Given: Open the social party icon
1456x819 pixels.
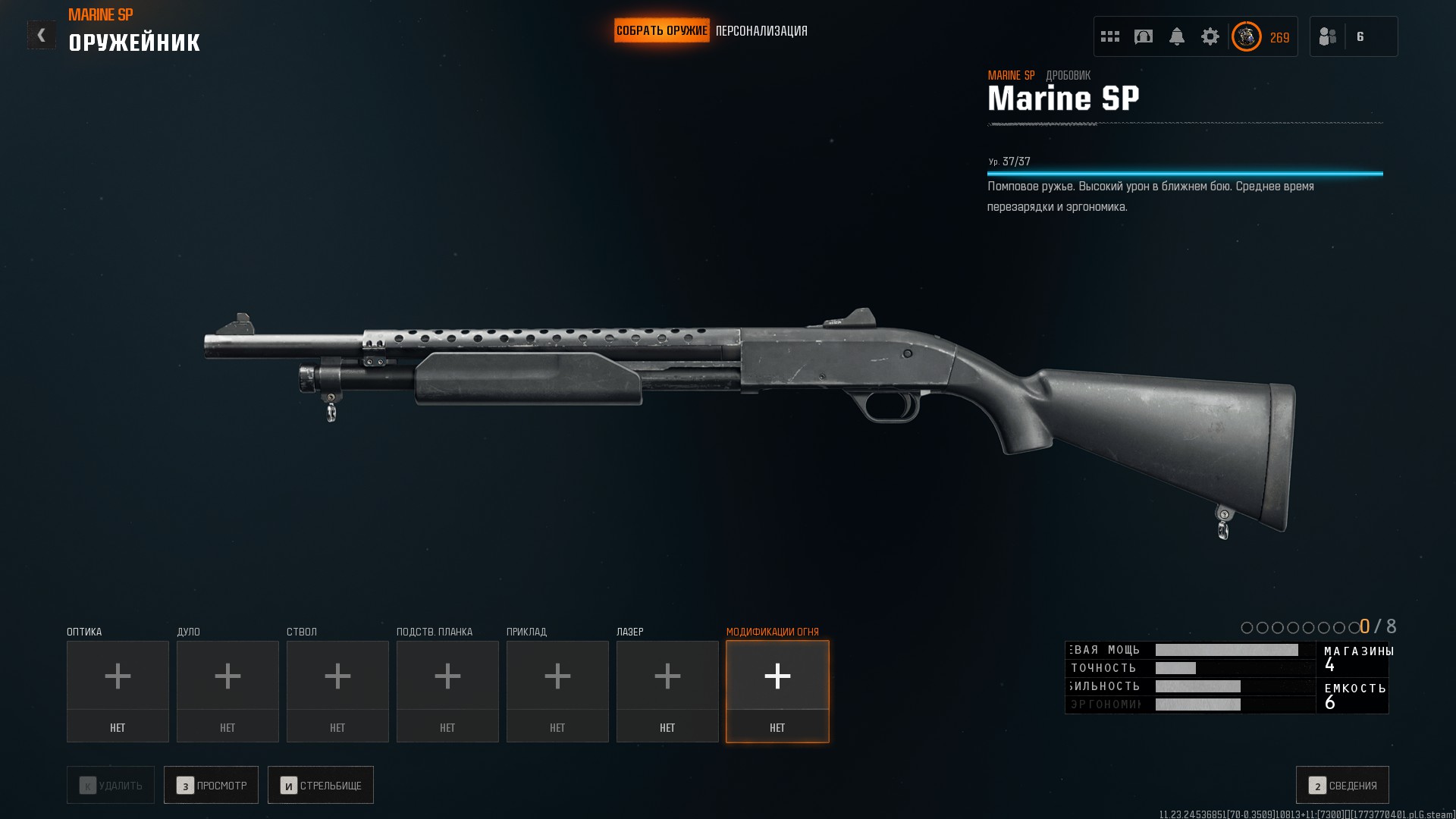Looking at the screenshot, I should coord(1328,36).
